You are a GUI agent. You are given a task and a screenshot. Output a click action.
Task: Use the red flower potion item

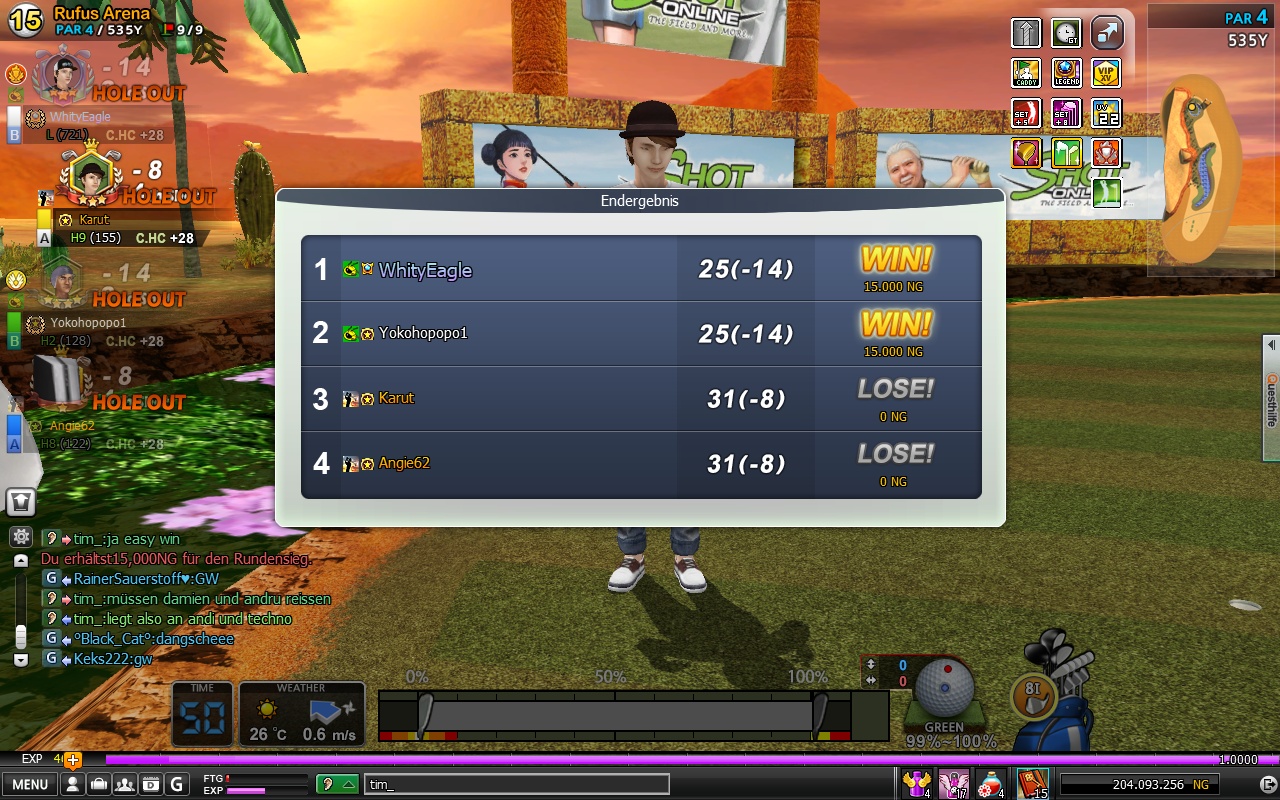click(x=990, y=784)
